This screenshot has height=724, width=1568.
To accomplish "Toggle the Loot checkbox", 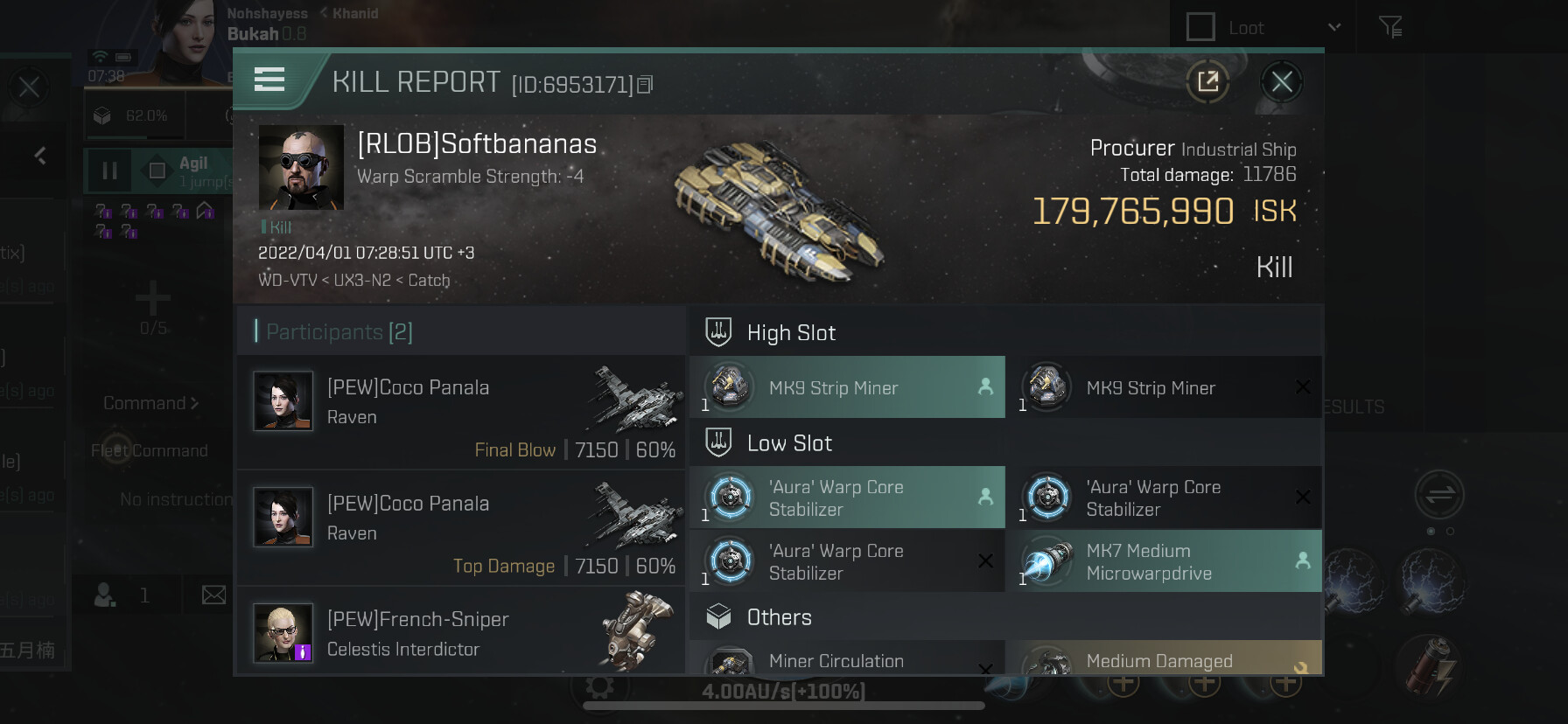I will 1200,27.
